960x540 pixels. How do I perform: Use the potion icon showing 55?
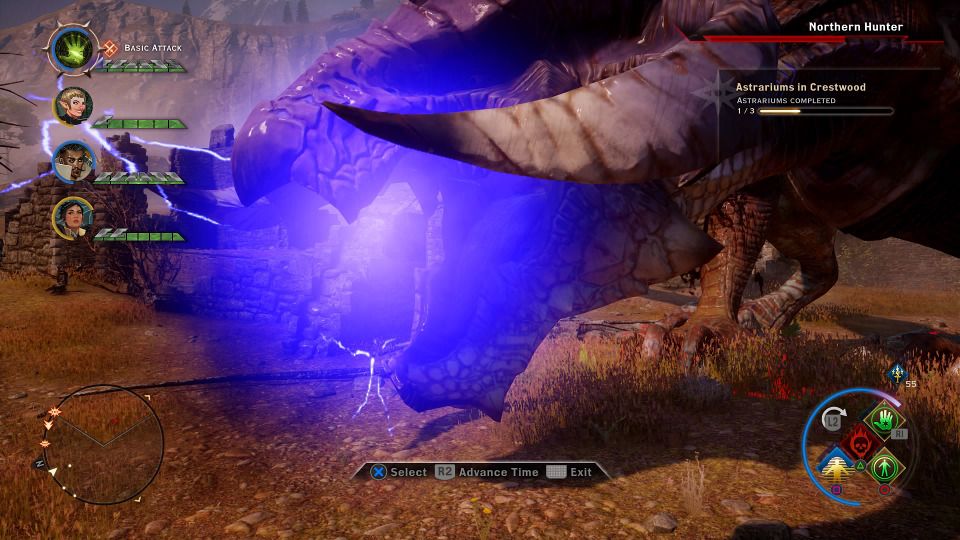[896, 372]
